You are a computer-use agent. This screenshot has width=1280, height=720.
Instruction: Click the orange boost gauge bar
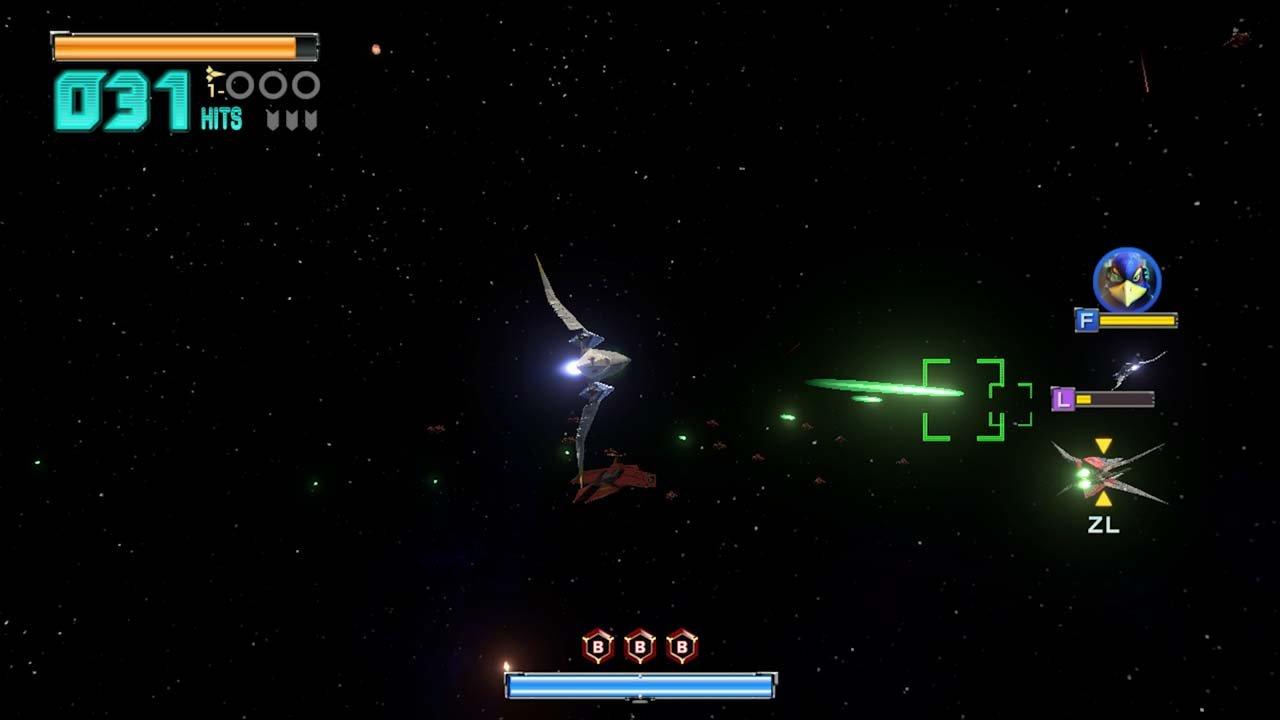(x=175, y=45)
